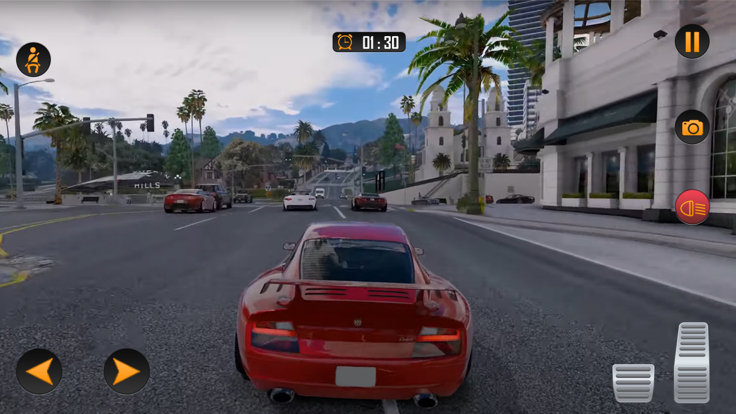
Task: Steer left with the left arrow
Action: [39, 371]
